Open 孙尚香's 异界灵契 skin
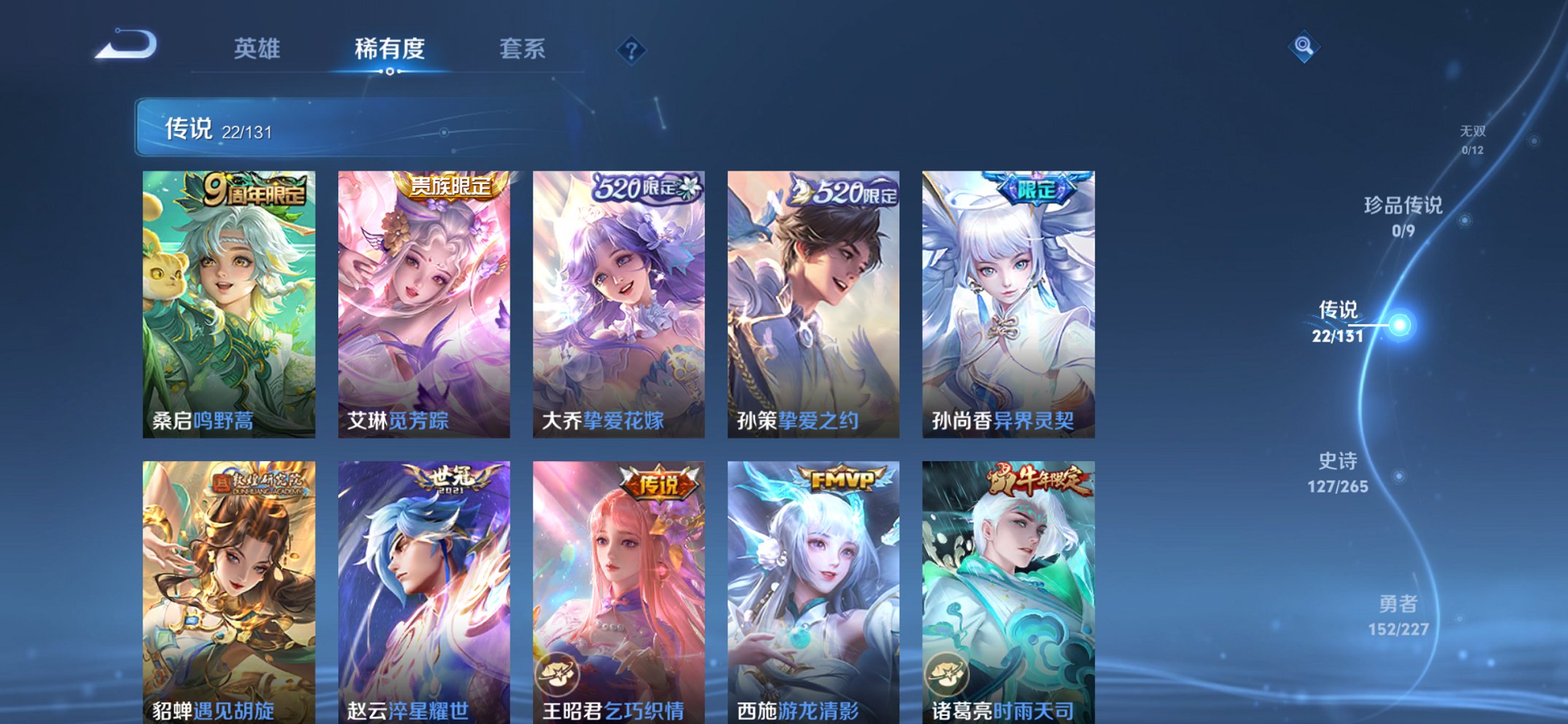The image size is (1568, 724). tap(1008, 306)
